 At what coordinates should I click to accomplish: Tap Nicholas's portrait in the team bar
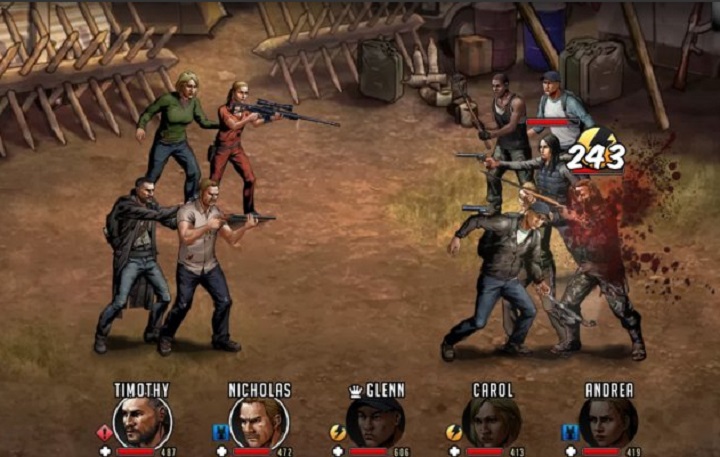click(x=259, y=422)
